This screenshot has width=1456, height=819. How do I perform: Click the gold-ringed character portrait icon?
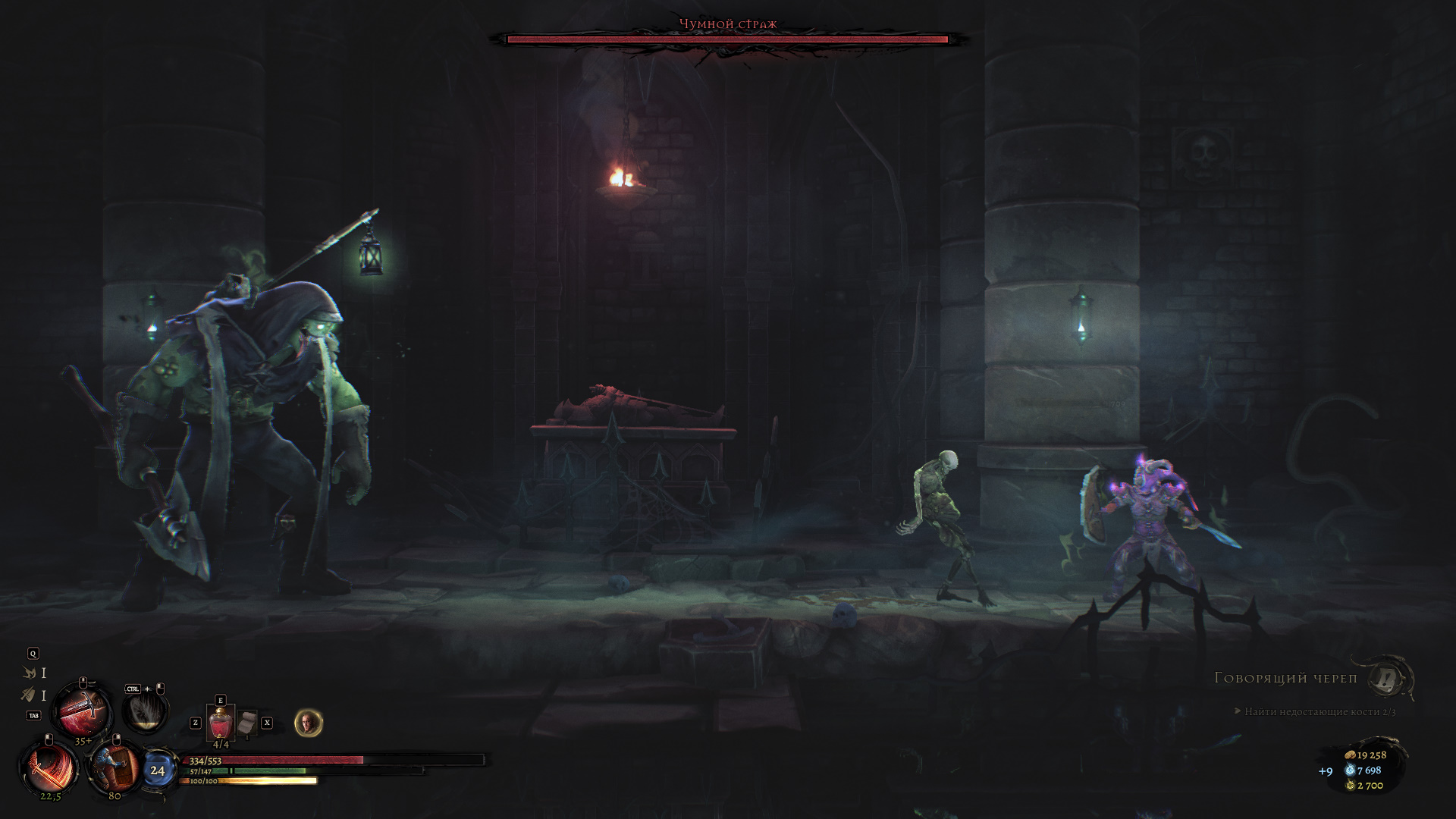click(308, 723)
